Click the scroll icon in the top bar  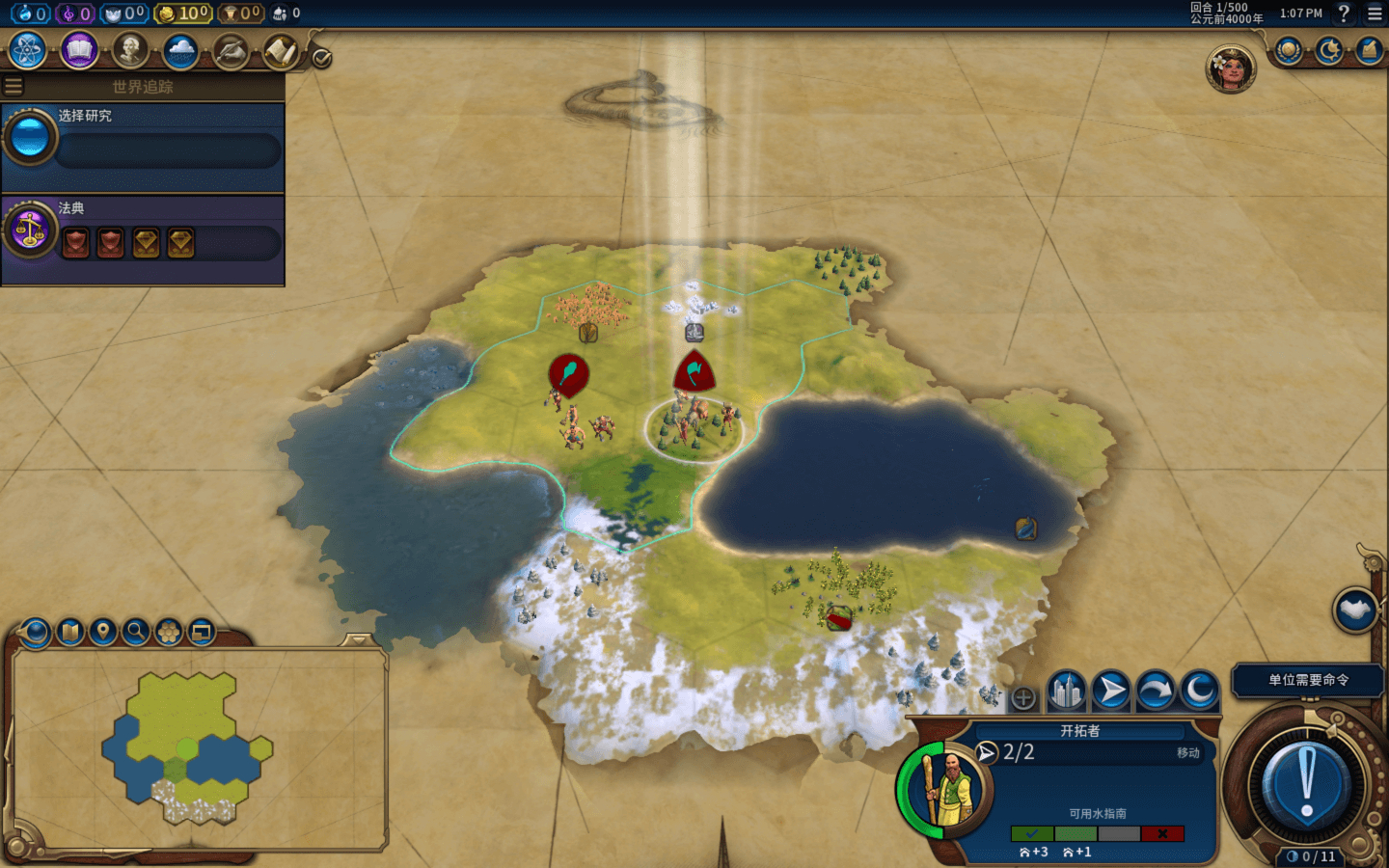click(x=281, y=50)
